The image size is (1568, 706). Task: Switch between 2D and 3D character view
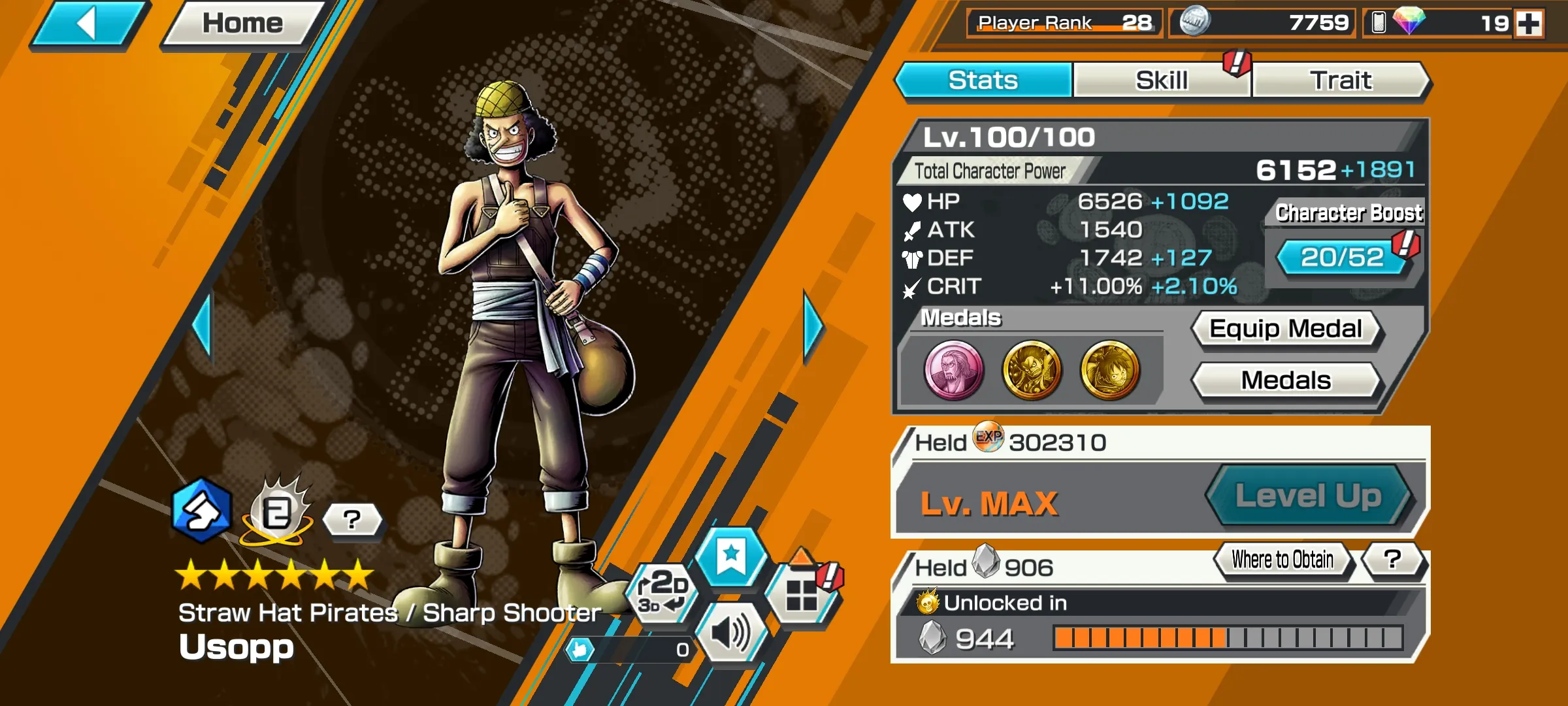tap(662, 594)
